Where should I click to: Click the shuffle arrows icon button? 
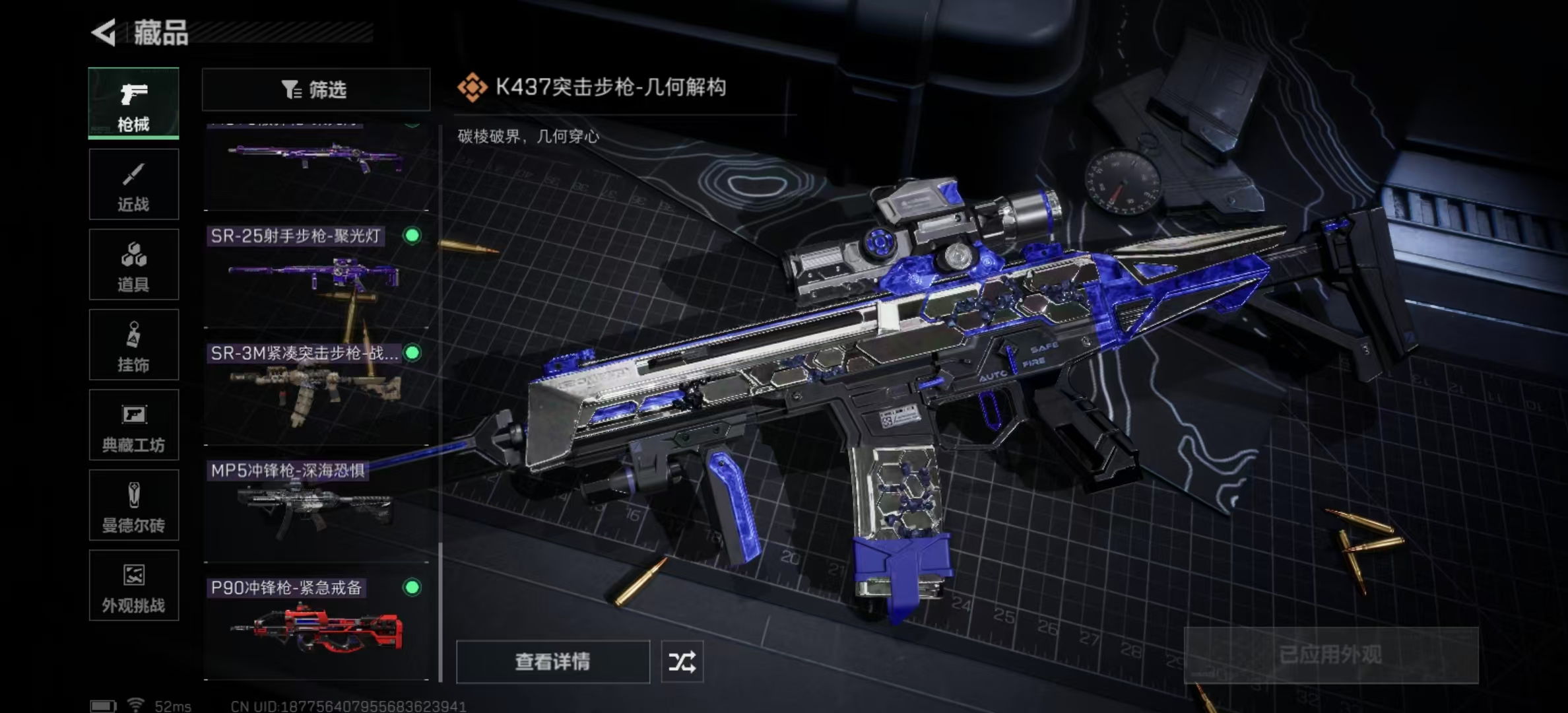(x=682, y=662)
